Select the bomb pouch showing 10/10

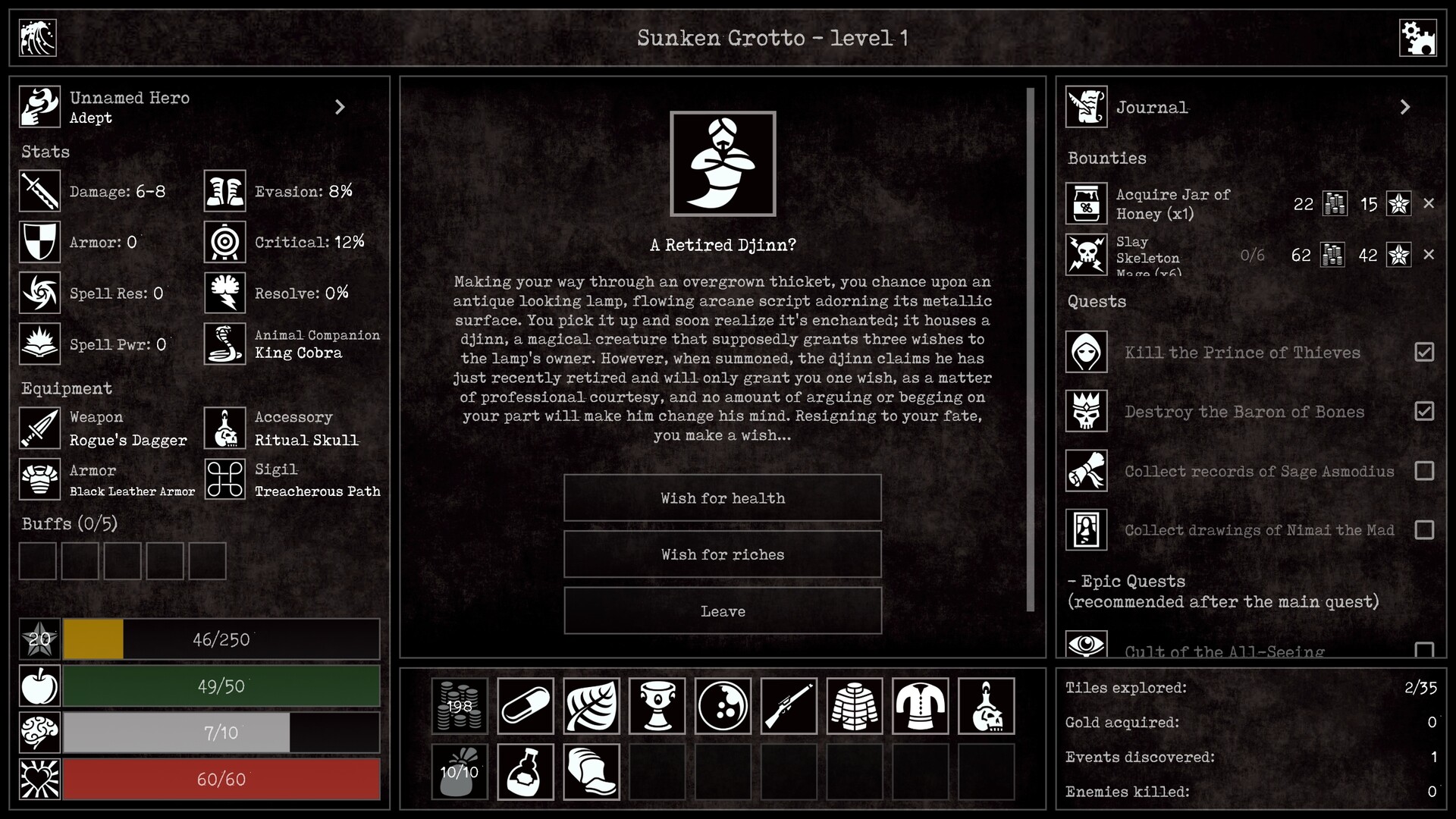click(x=460, y=771)
